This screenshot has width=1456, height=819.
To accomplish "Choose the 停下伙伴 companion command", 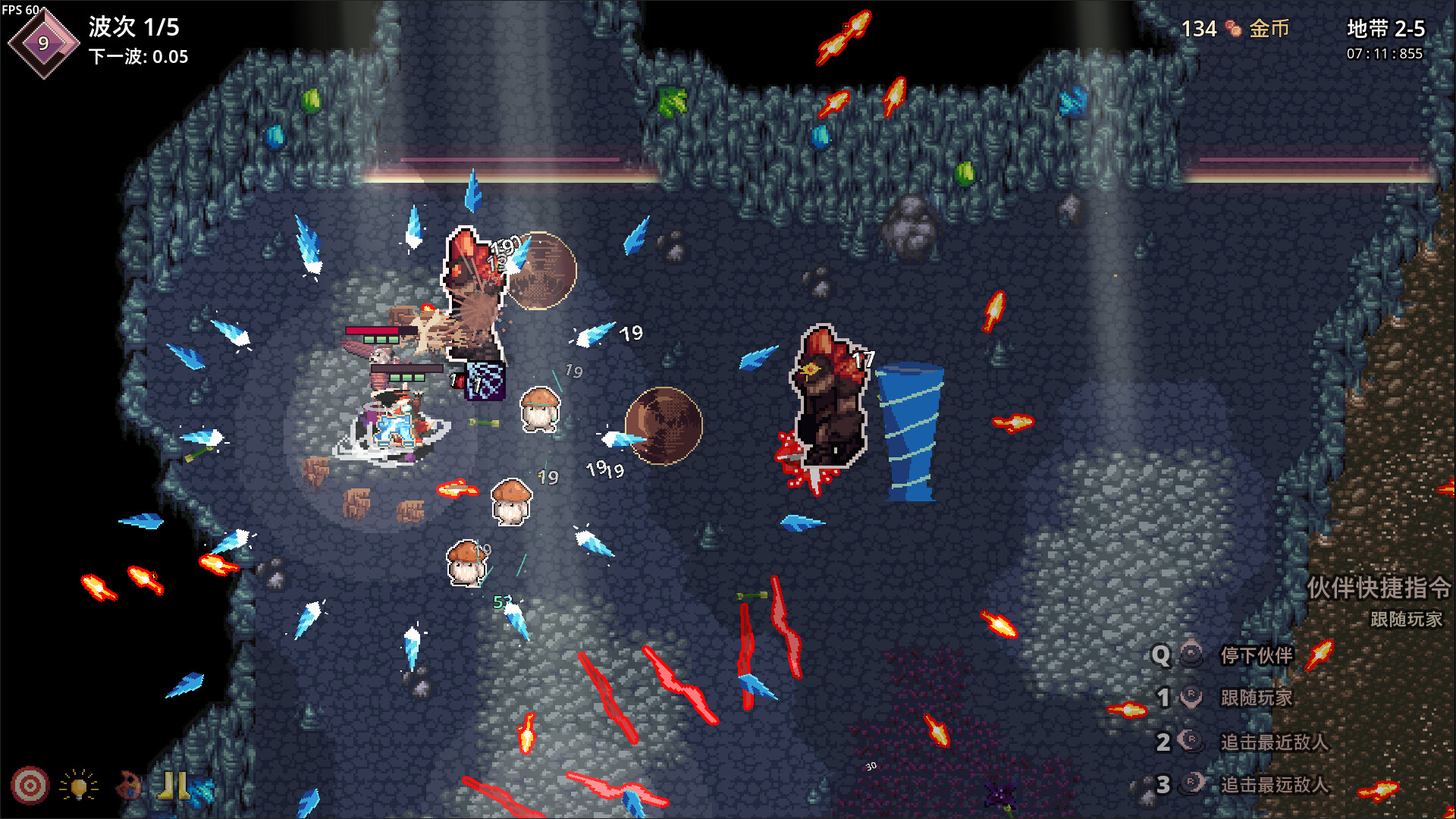I will click(1255, 655).
